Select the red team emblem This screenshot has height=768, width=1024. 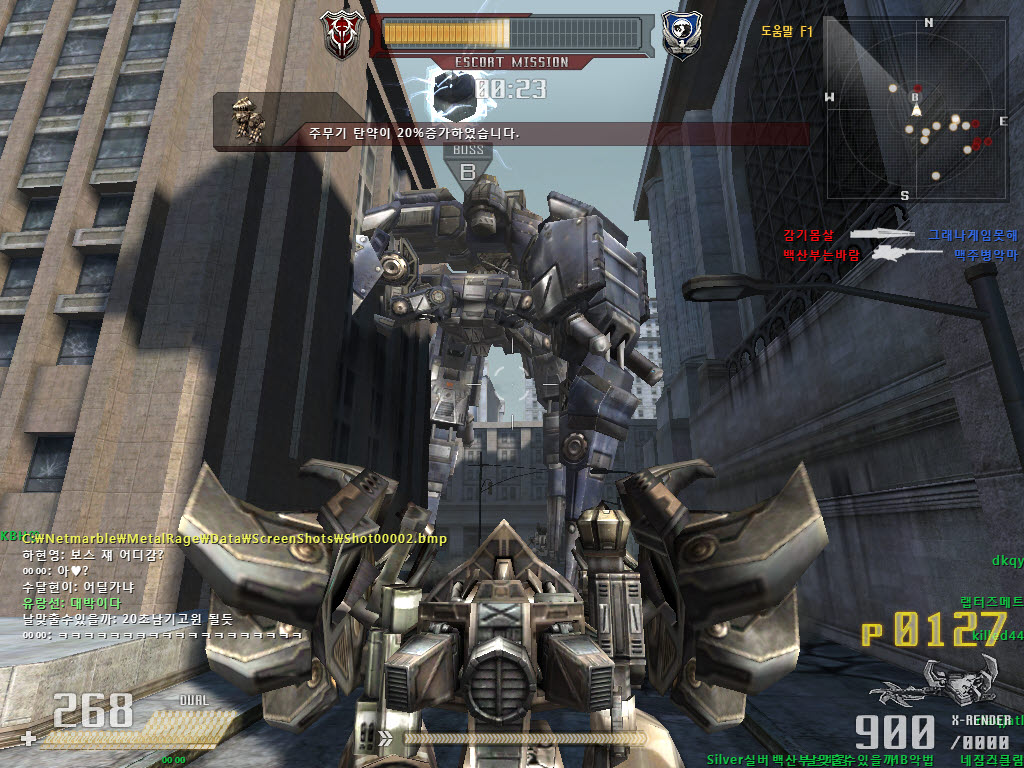[x=341, y=35]
